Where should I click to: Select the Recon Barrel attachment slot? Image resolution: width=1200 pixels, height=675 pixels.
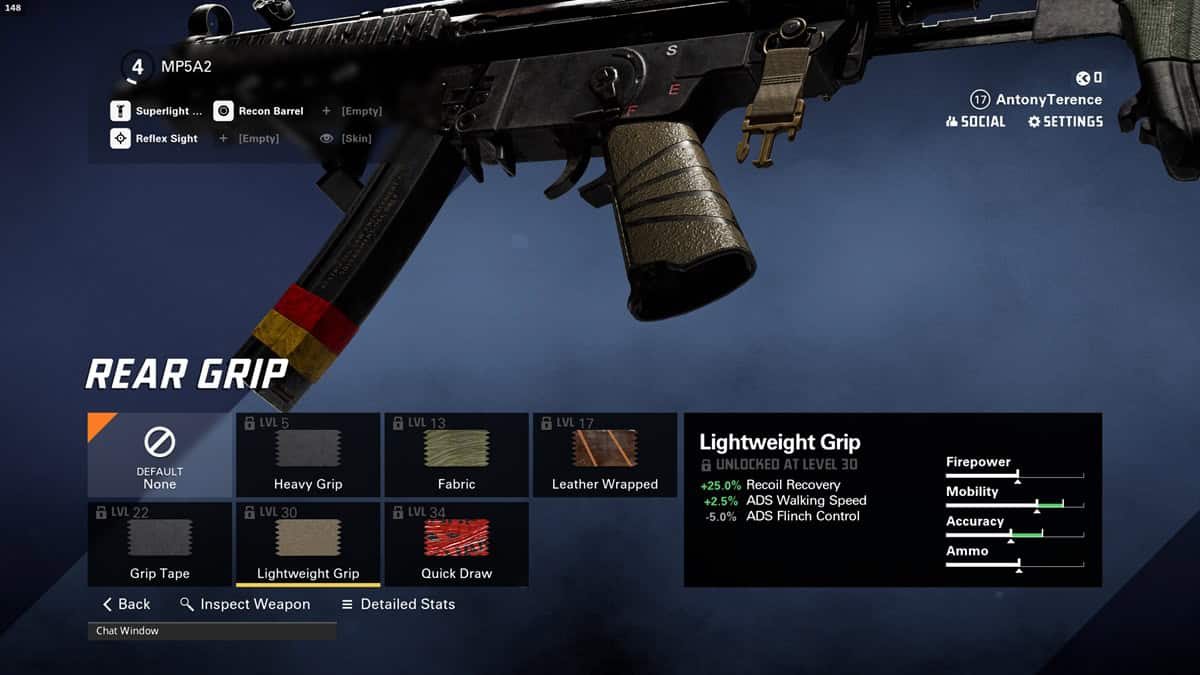(259, 111)
